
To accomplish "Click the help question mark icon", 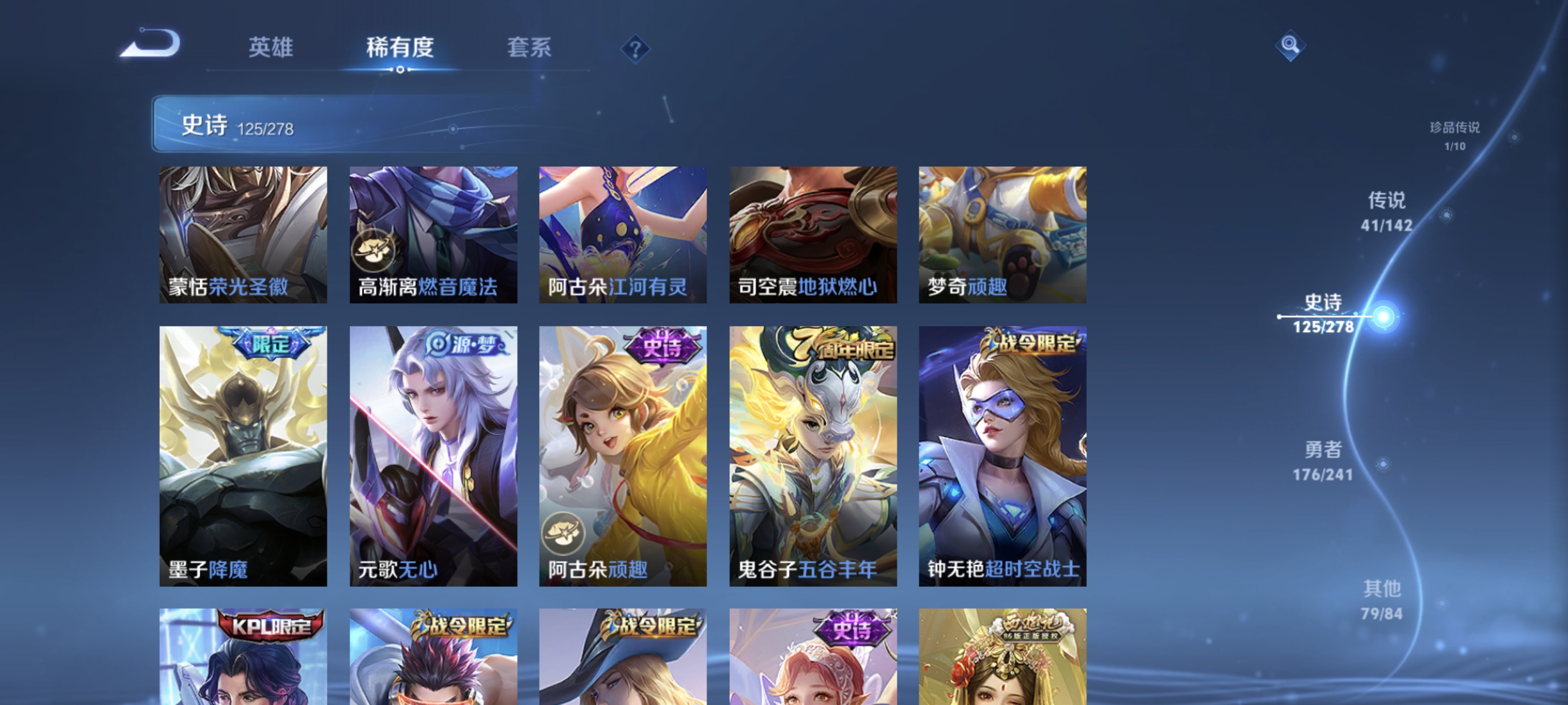I will (635, 50).
